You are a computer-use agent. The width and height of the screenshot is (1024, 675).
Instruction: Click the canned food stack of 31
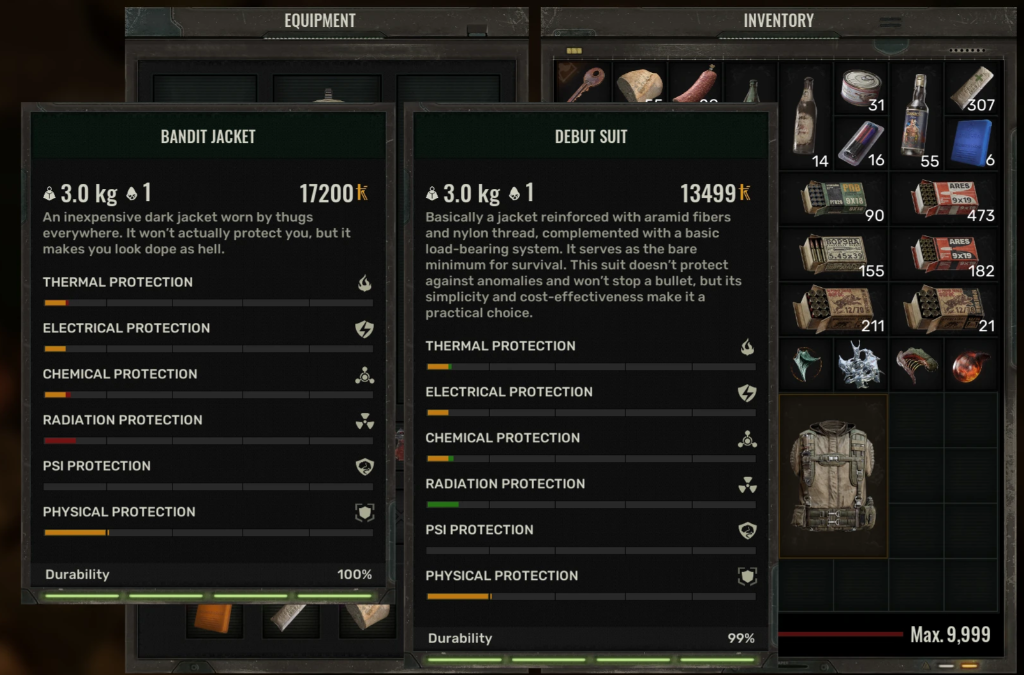coord(861,88)
